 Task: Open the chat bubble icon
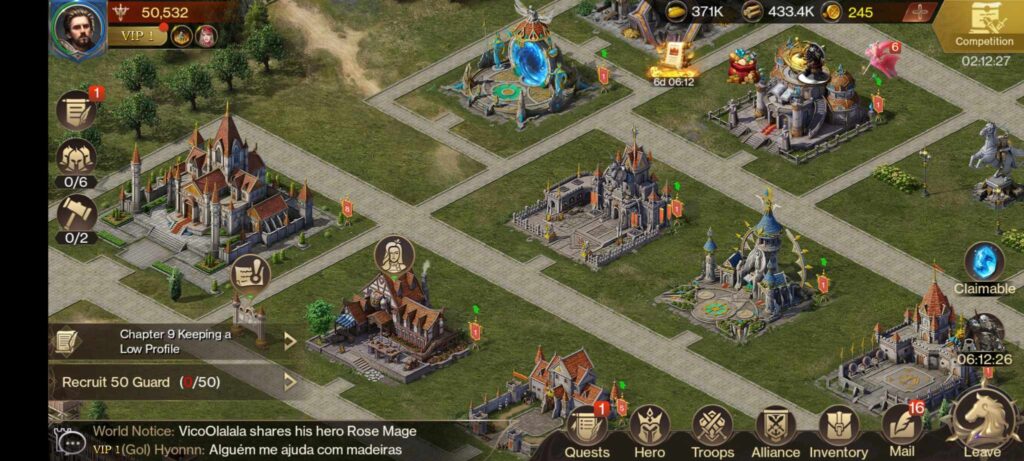tap(71, 440)
